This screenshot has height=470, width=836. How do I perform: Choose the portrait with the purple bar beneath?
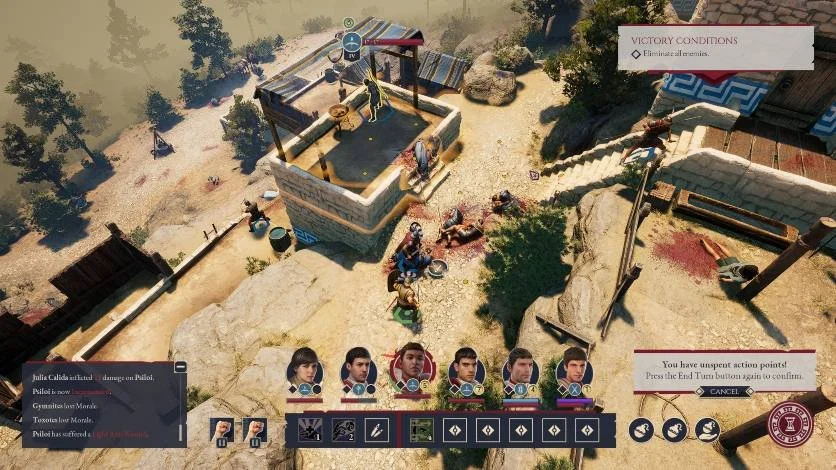[x=573, y=367]
